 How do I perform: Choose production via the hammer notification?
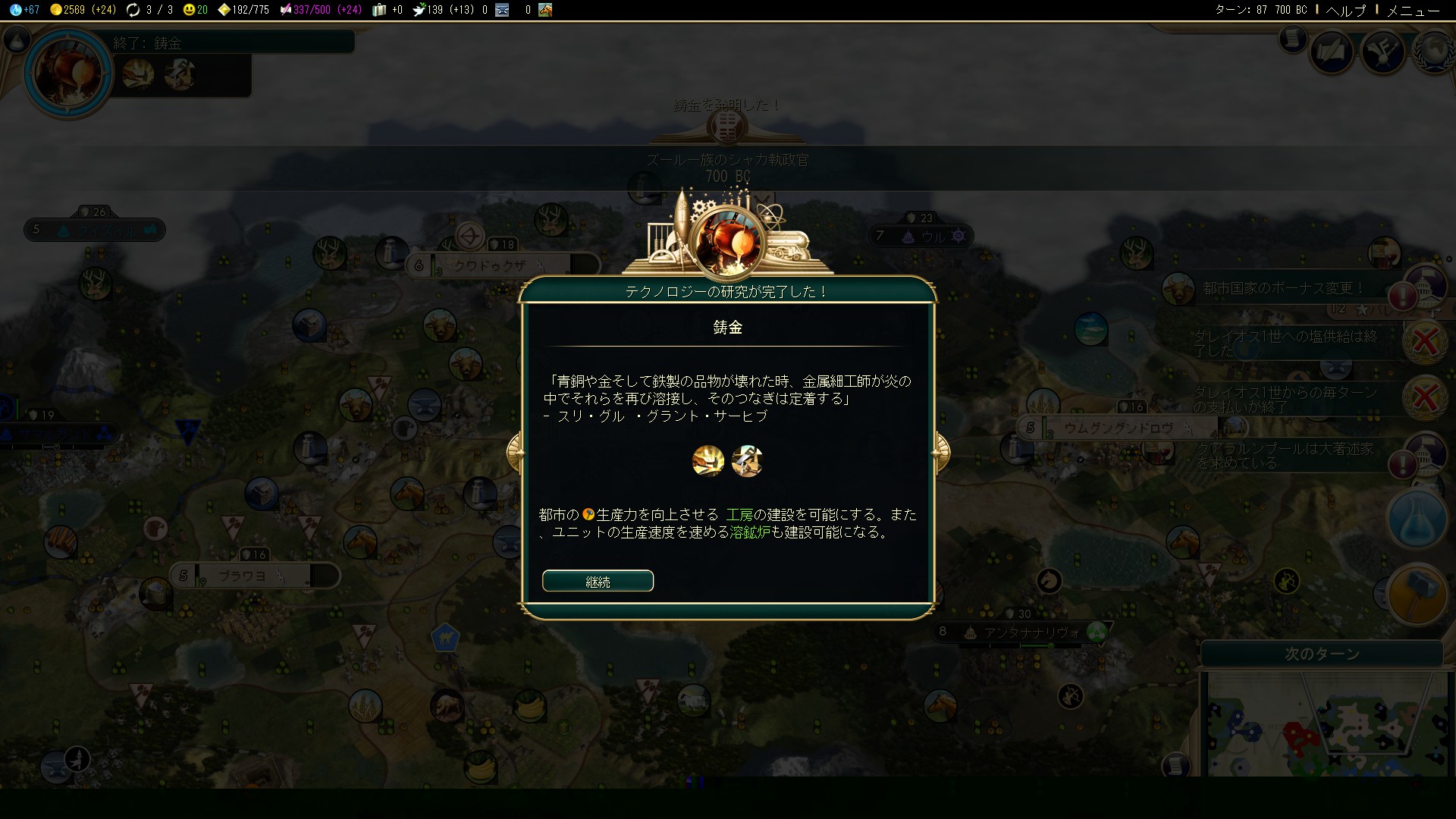tap(1417, 595)
